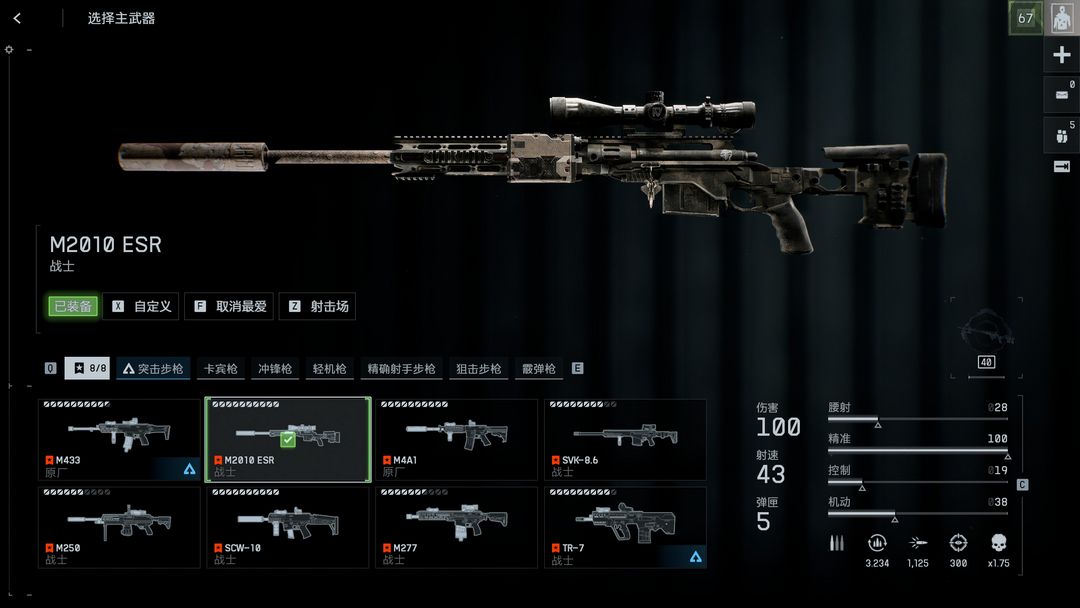Choose the M4A1 weapon card
The image size is (1080, 608).
(456, 440)
